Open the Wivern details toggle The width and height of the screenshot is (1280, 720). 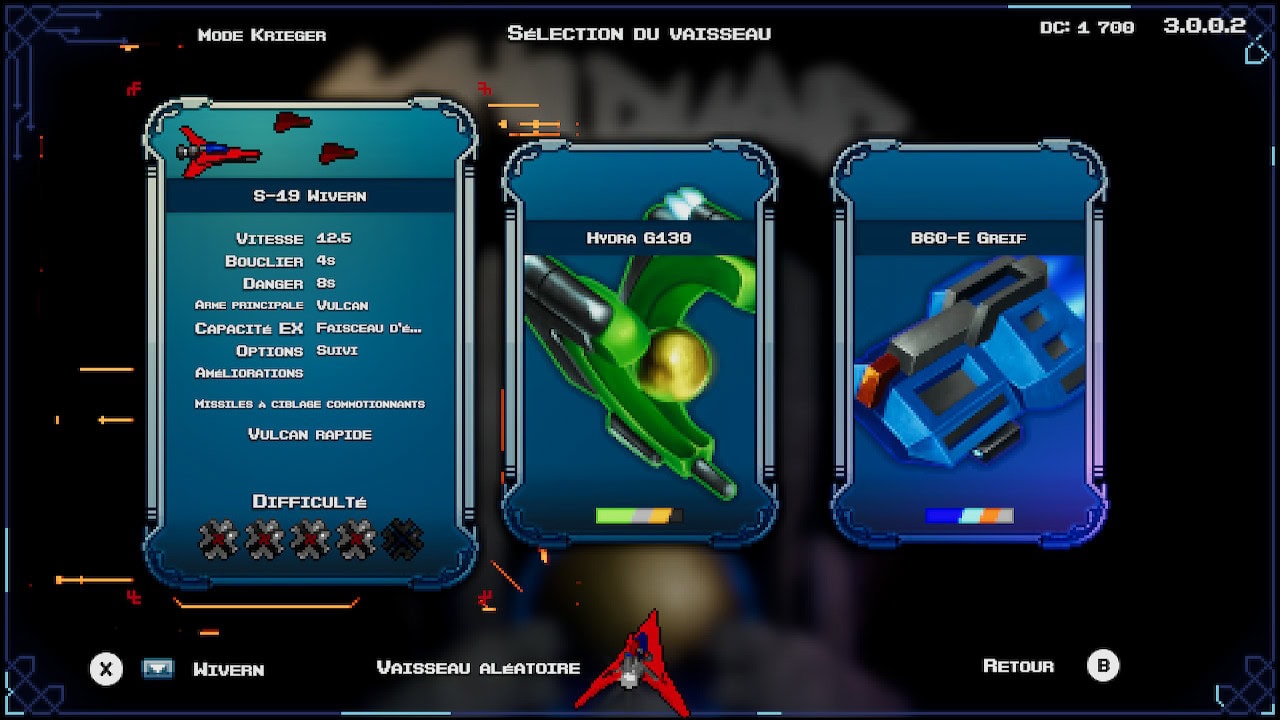click(x=157, y=669)
